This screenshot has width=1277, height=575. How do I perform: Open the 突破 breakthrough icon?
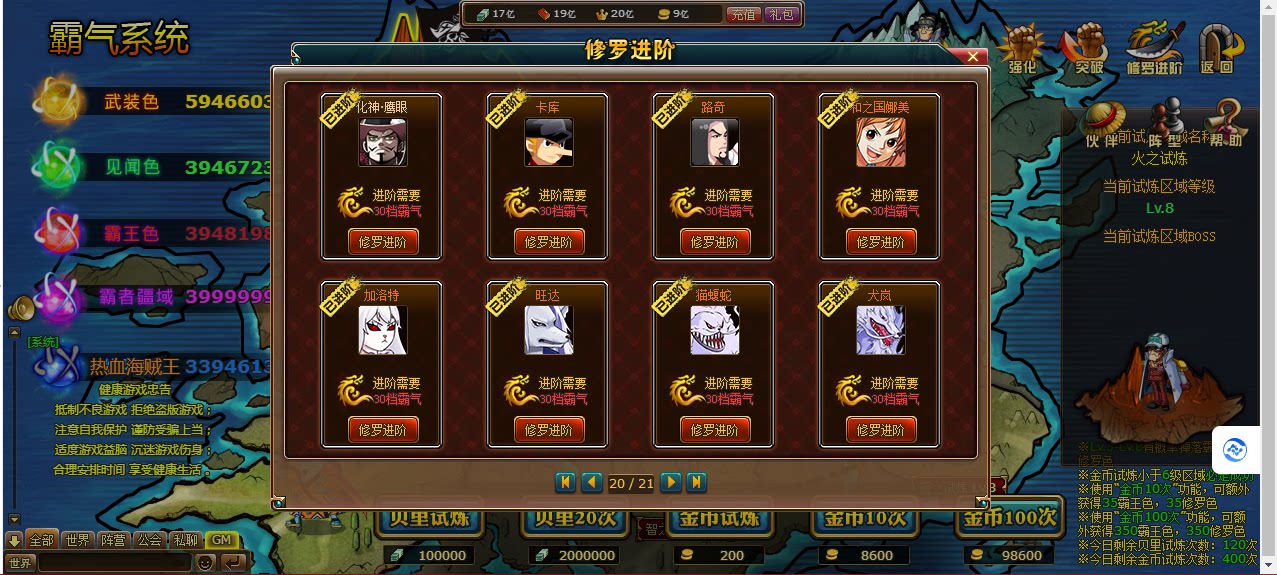pyautogui.click(x=1089, y=49)
